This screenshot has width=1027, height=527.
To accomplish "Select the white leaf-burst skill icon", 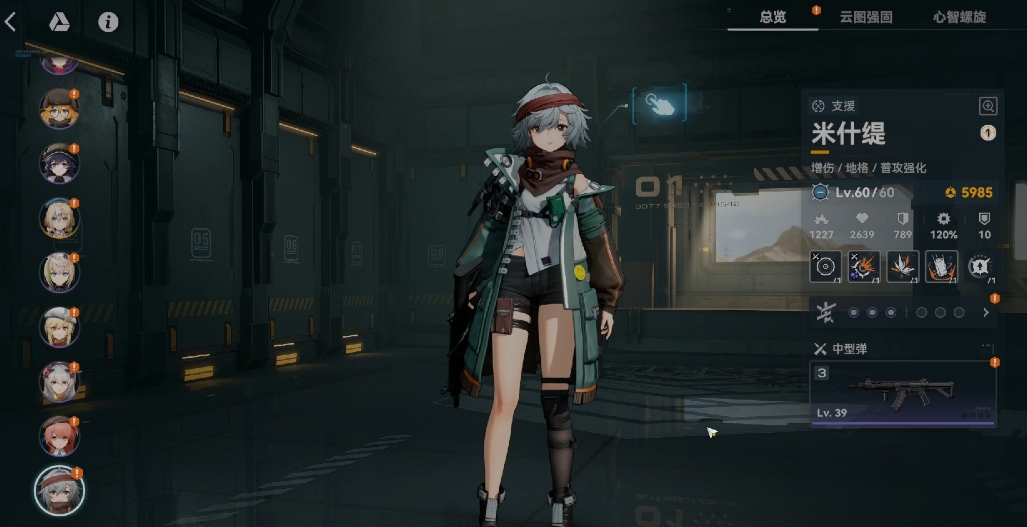I will 902,267.
